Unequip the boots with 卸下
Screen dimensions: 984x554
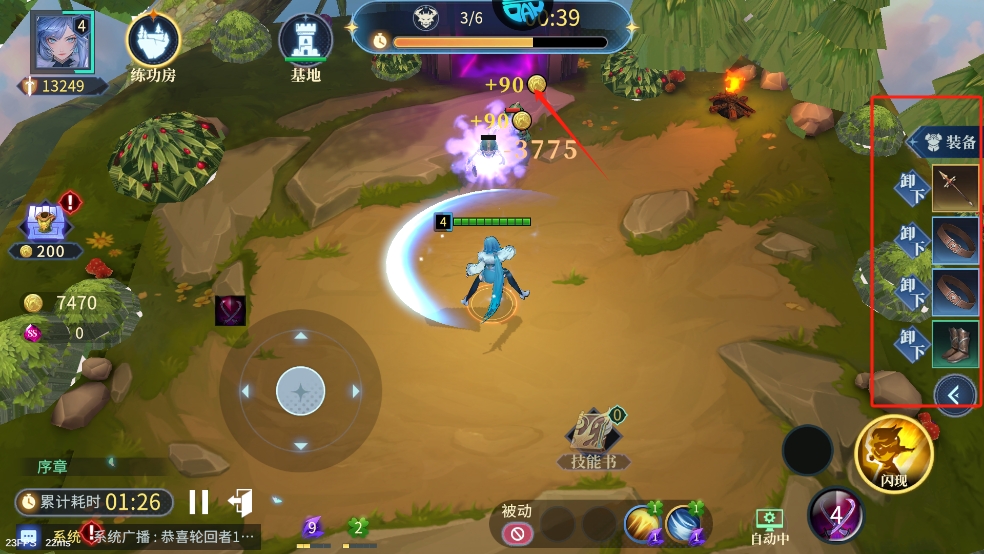[912, 344]
